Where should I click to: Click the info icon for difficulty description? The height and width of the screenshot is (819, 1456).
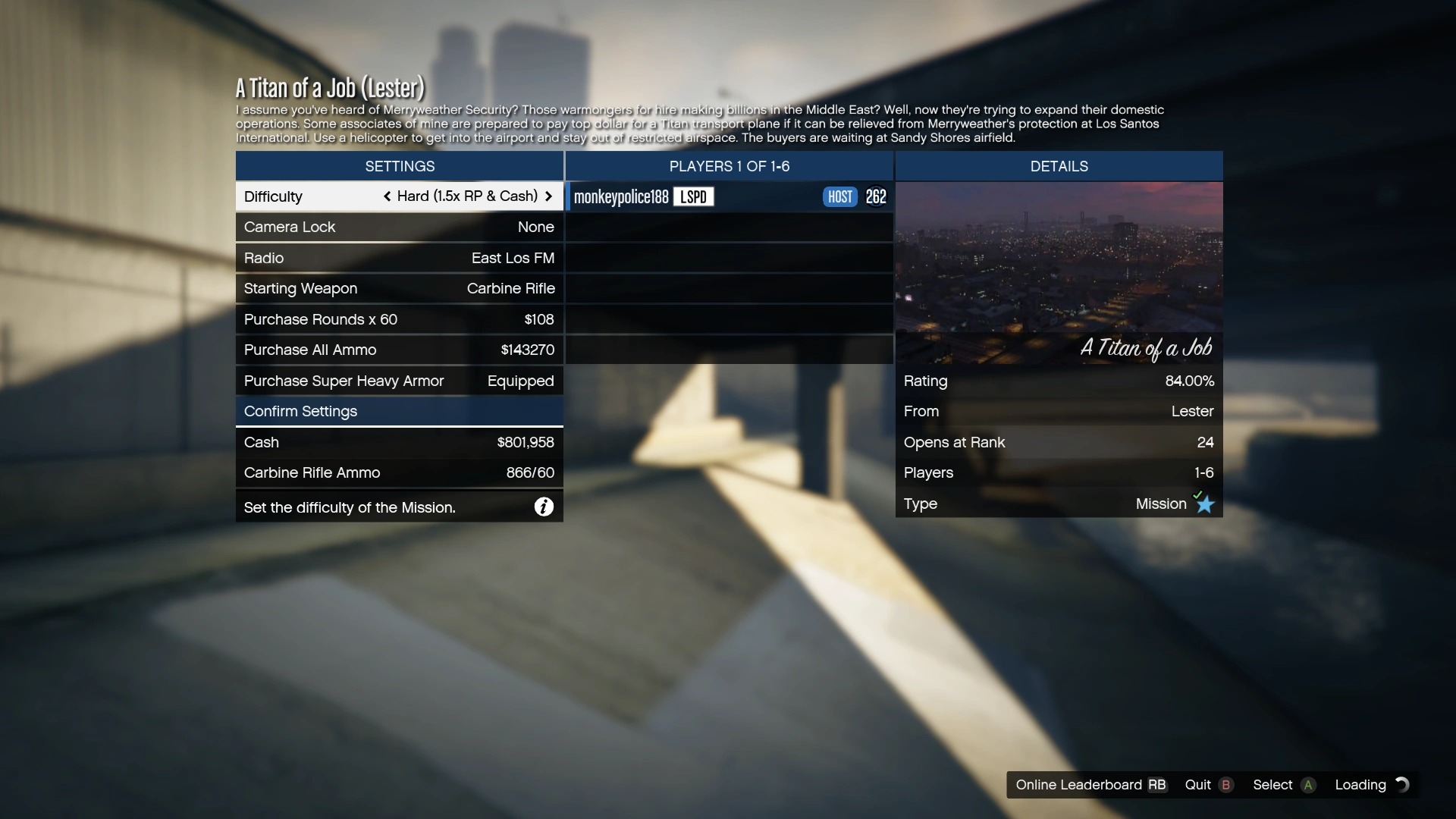tap(544, 507)
